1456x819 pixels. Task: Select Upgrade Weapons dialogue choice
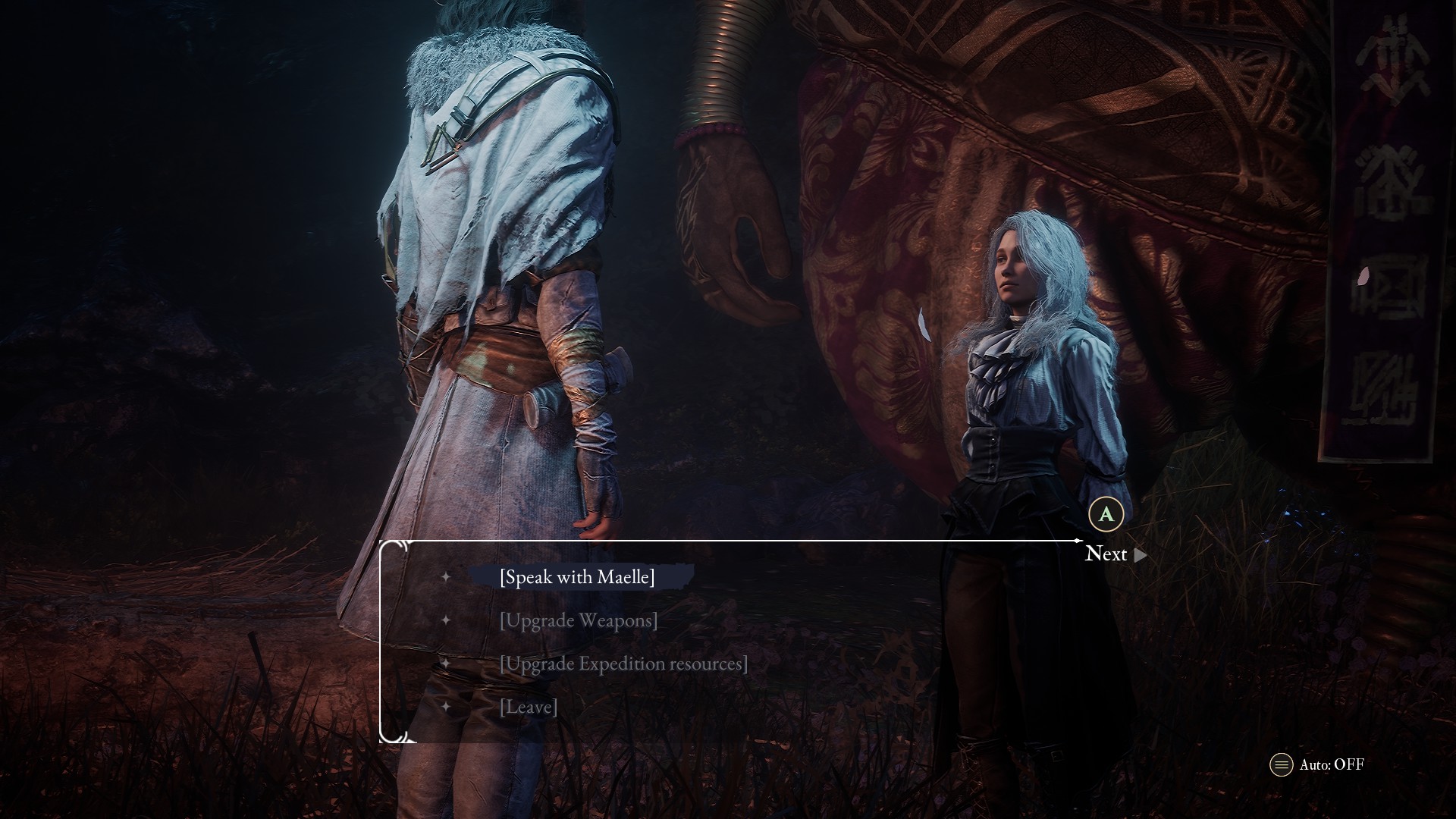(579, 620)
